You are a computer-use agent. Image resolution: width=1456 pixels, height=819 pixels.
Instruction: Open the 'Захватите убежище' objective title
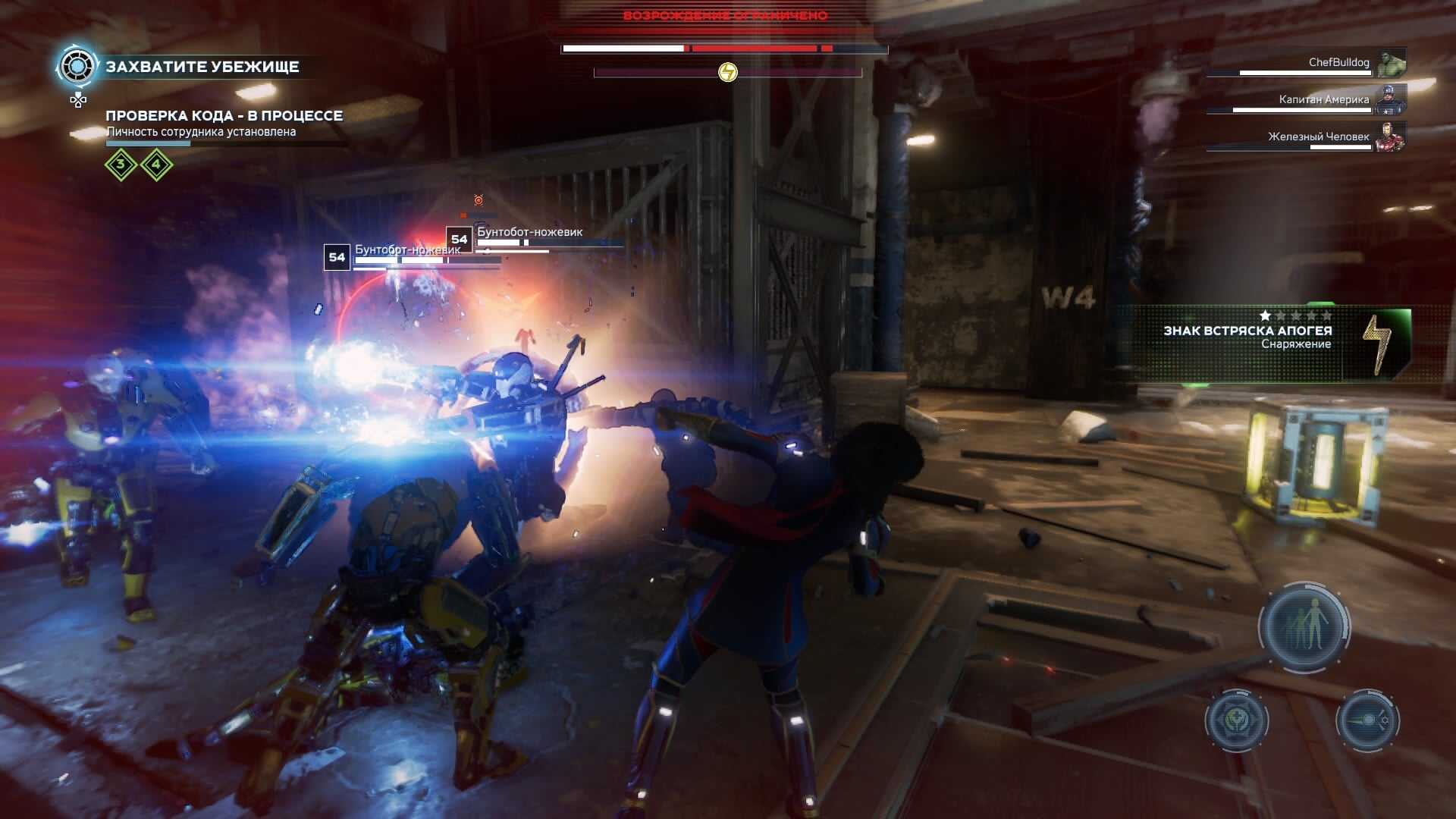(202, 67)
